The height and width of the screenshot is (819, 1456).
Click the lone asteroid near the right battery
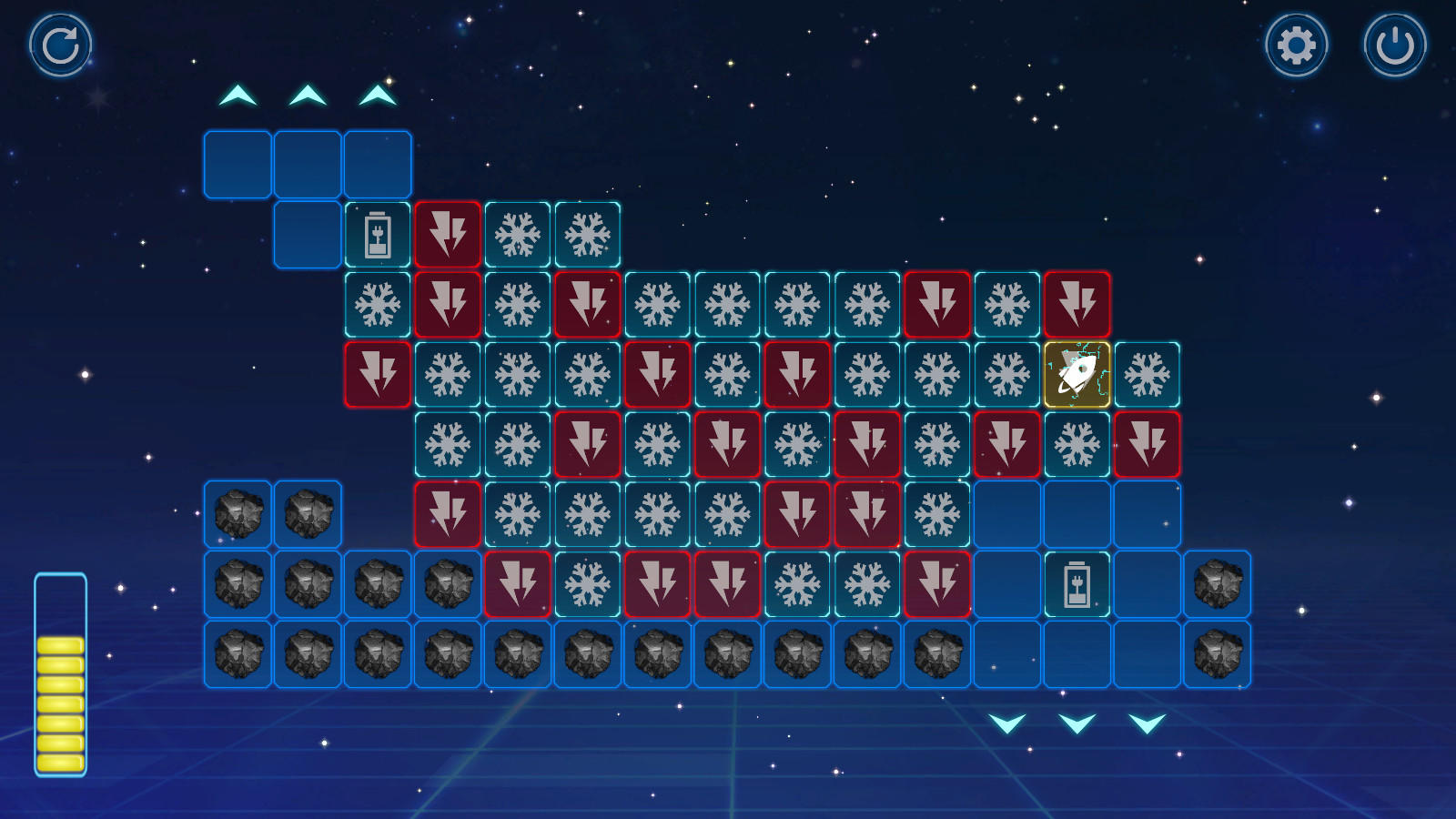1218,582
